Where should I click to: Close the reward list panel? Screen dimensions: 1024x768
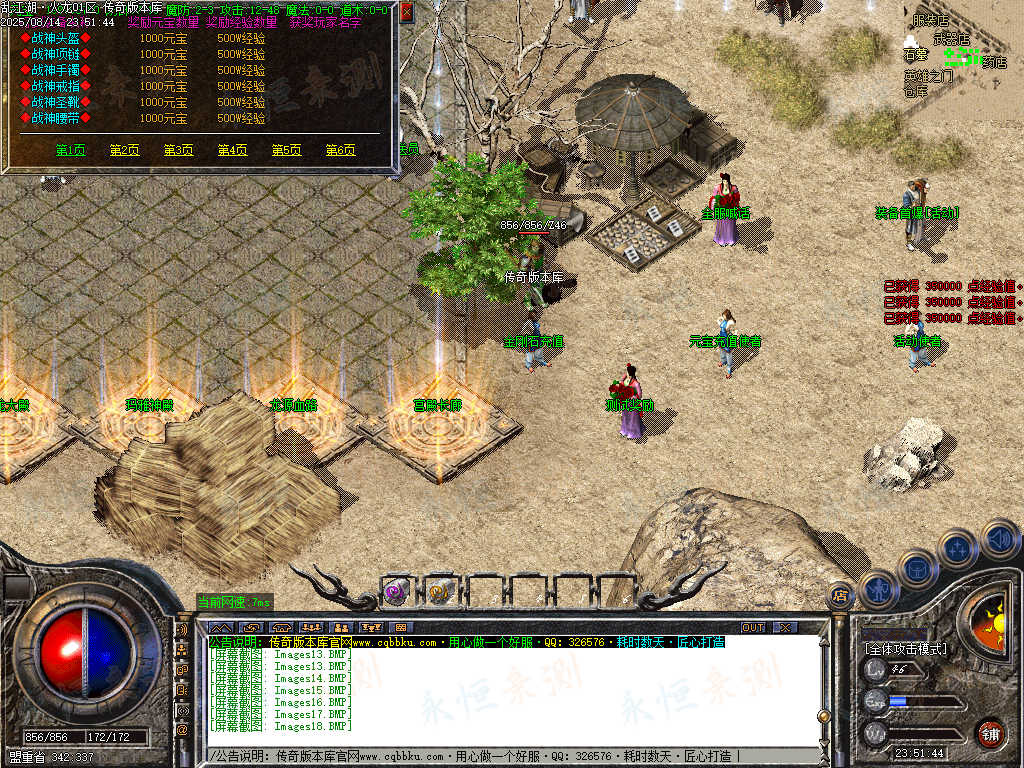[406, 13]
